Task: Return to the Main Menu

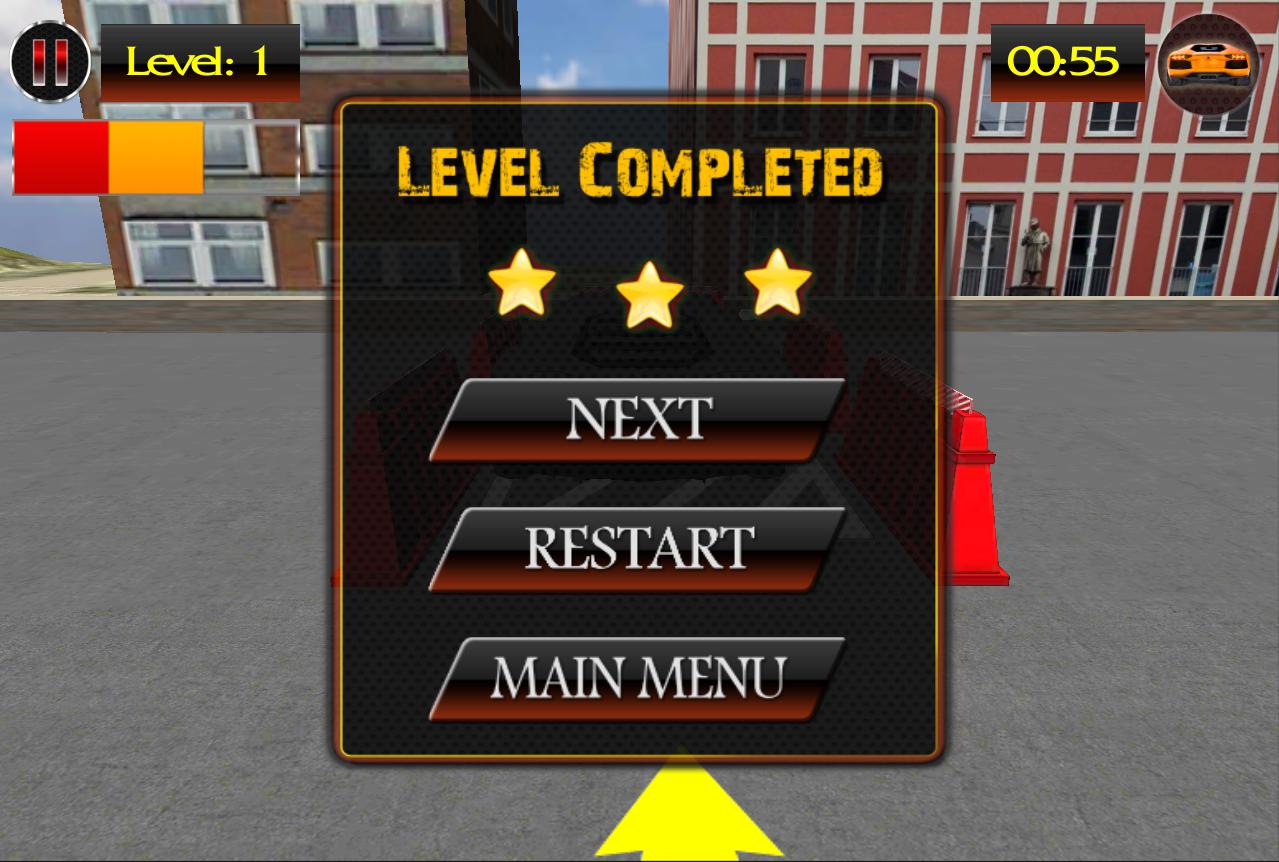Action: pyautogui.click(x=638, y=679)
